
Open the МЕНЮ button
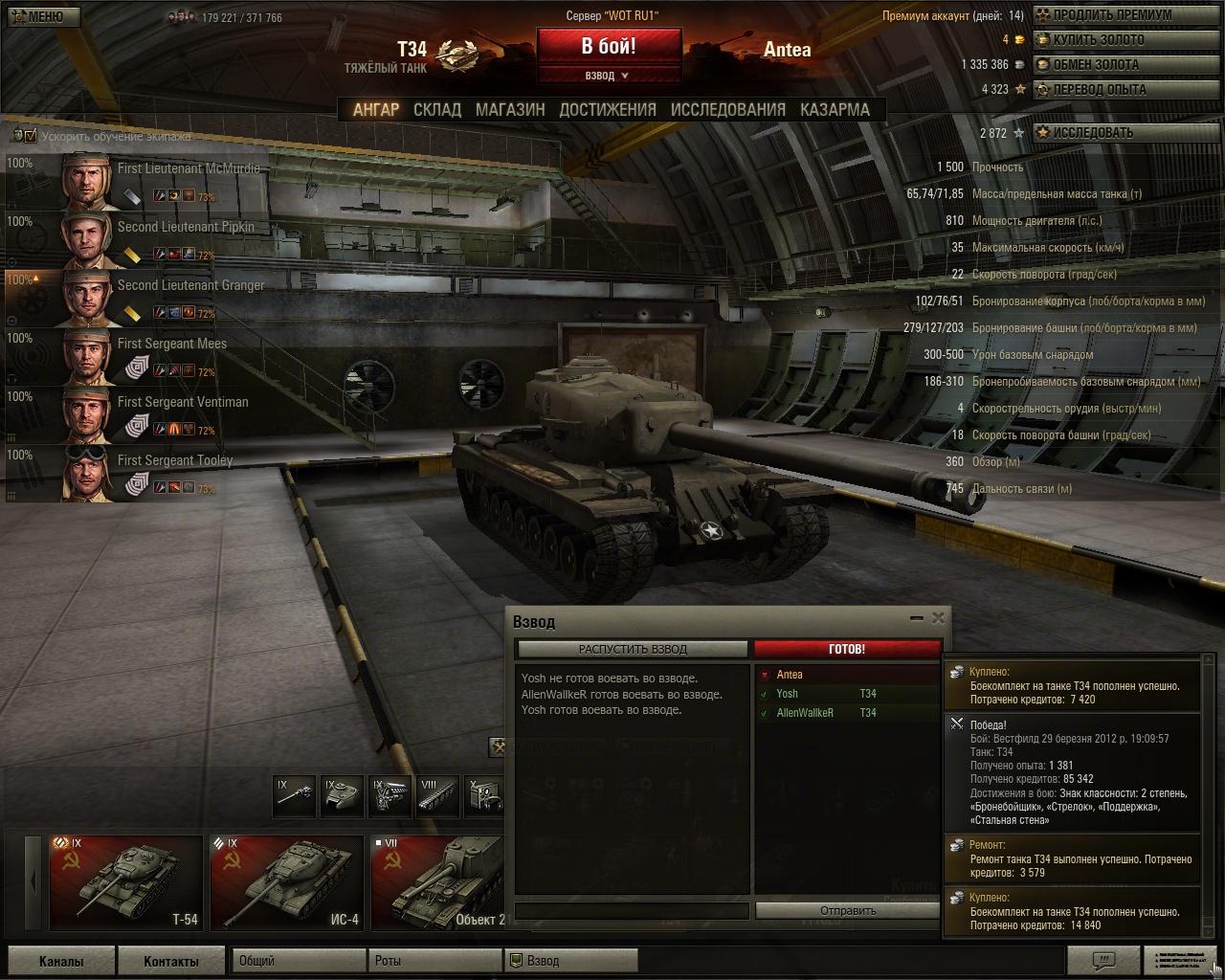point(42,16)
